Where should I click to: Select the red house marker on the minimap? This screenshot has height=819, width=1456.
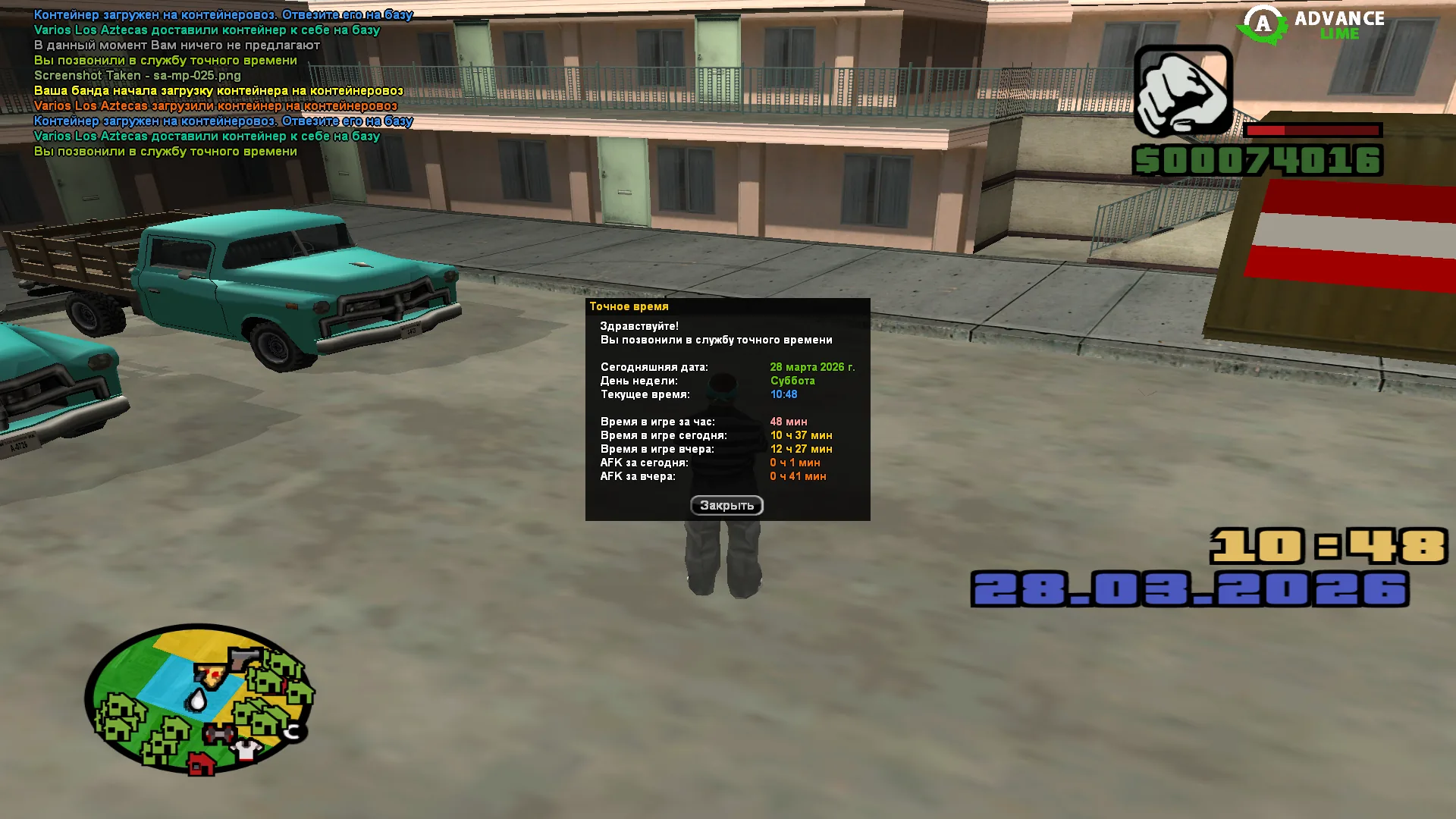(201, 763)
